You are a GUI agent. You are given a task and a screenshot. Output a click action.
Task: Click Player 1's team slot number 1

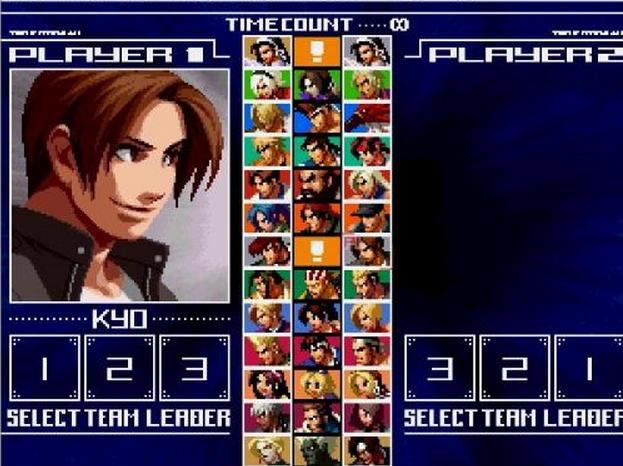click(44, 368)
